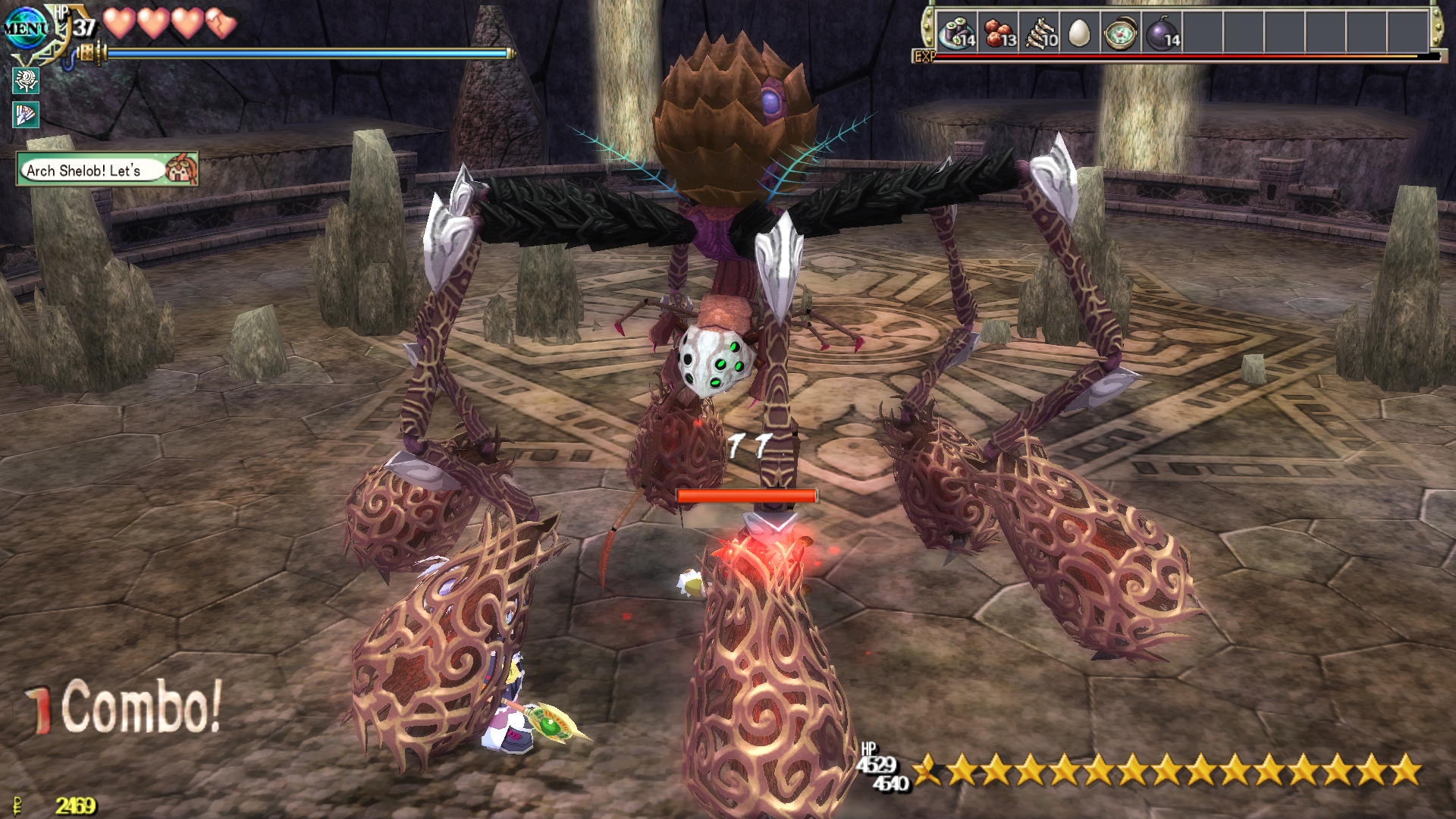Open the round MENU orb
The height and width of the screenshot is (819, 1456).
25,29
